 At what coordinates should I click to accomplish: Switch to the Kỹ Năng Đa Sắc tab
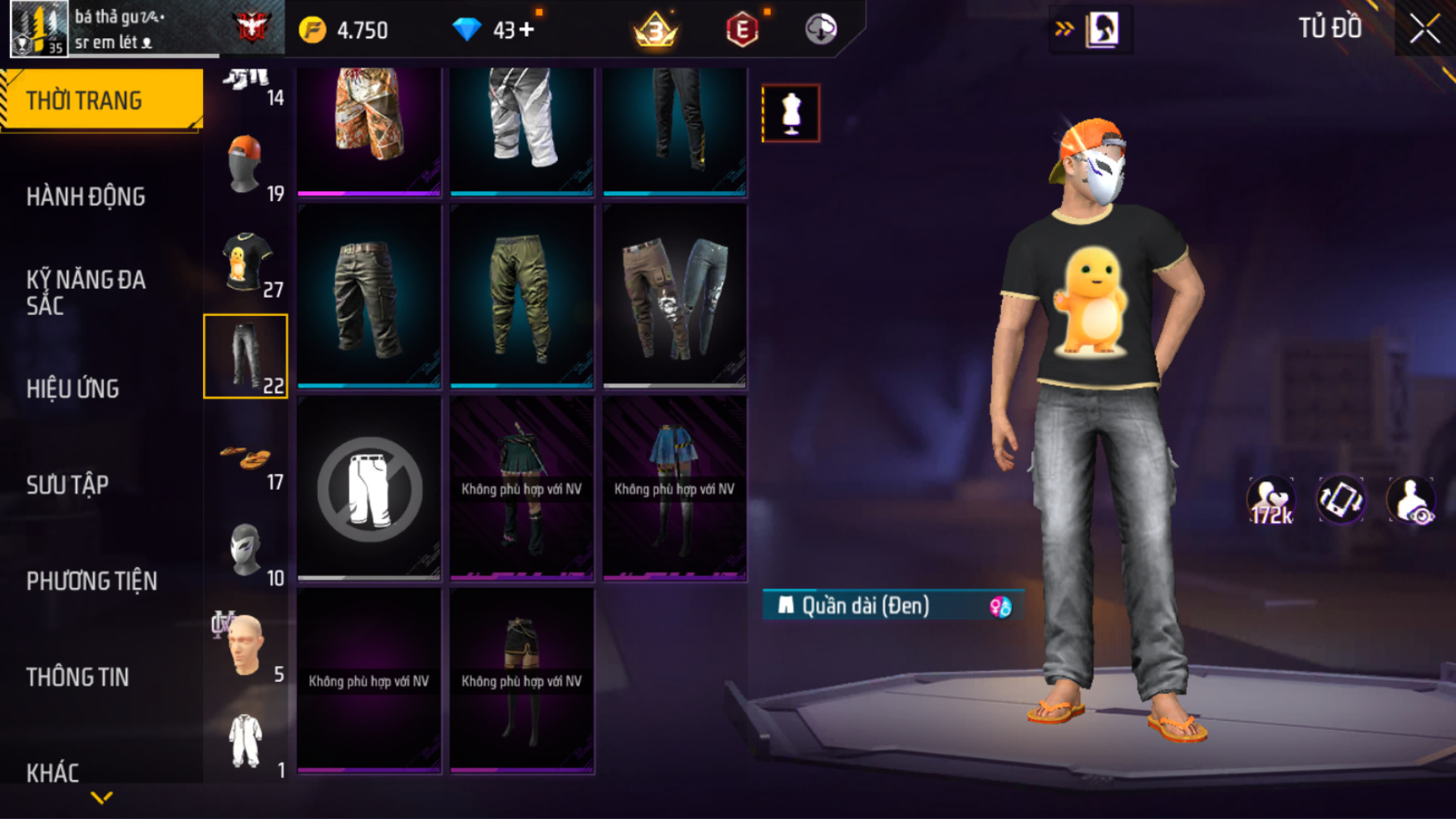tap(86, 293)
